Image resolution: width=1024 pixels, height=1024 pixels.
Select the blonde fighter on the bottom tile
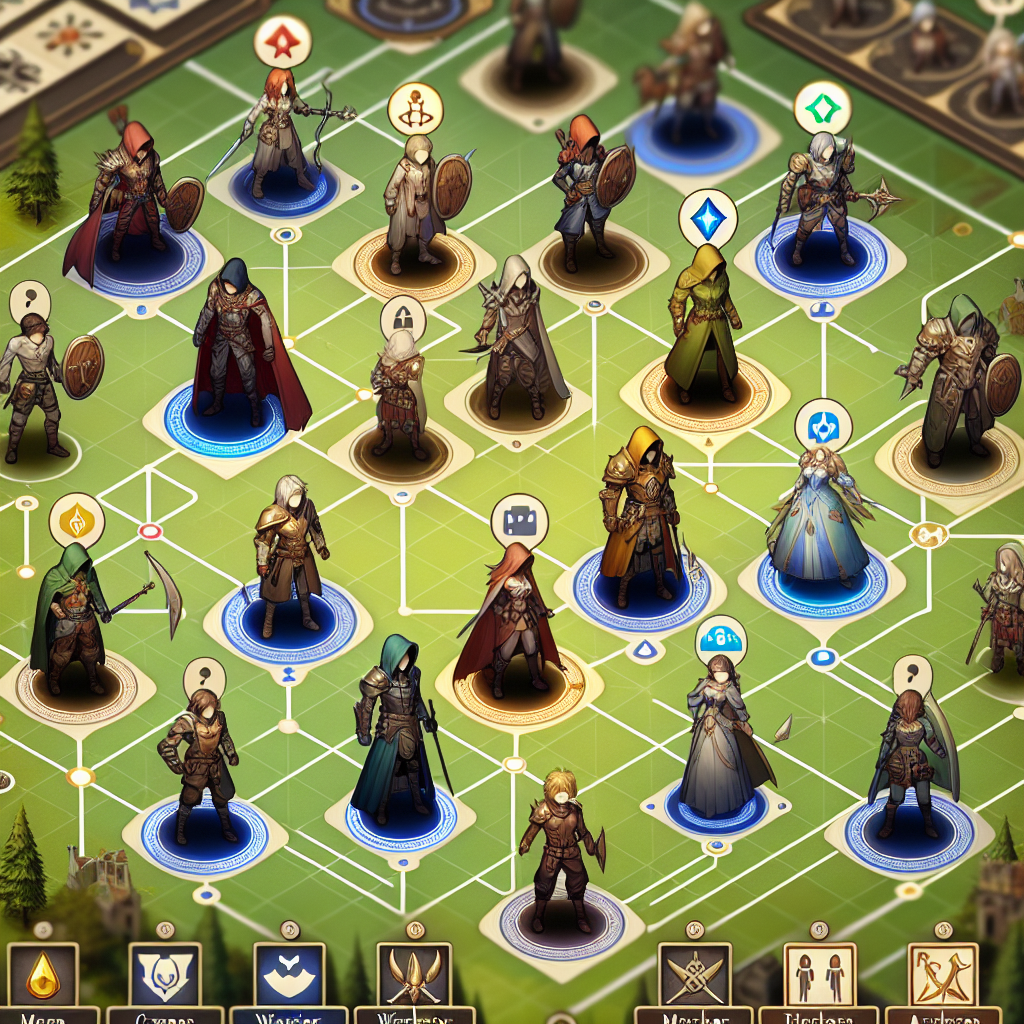coord(560,850)
